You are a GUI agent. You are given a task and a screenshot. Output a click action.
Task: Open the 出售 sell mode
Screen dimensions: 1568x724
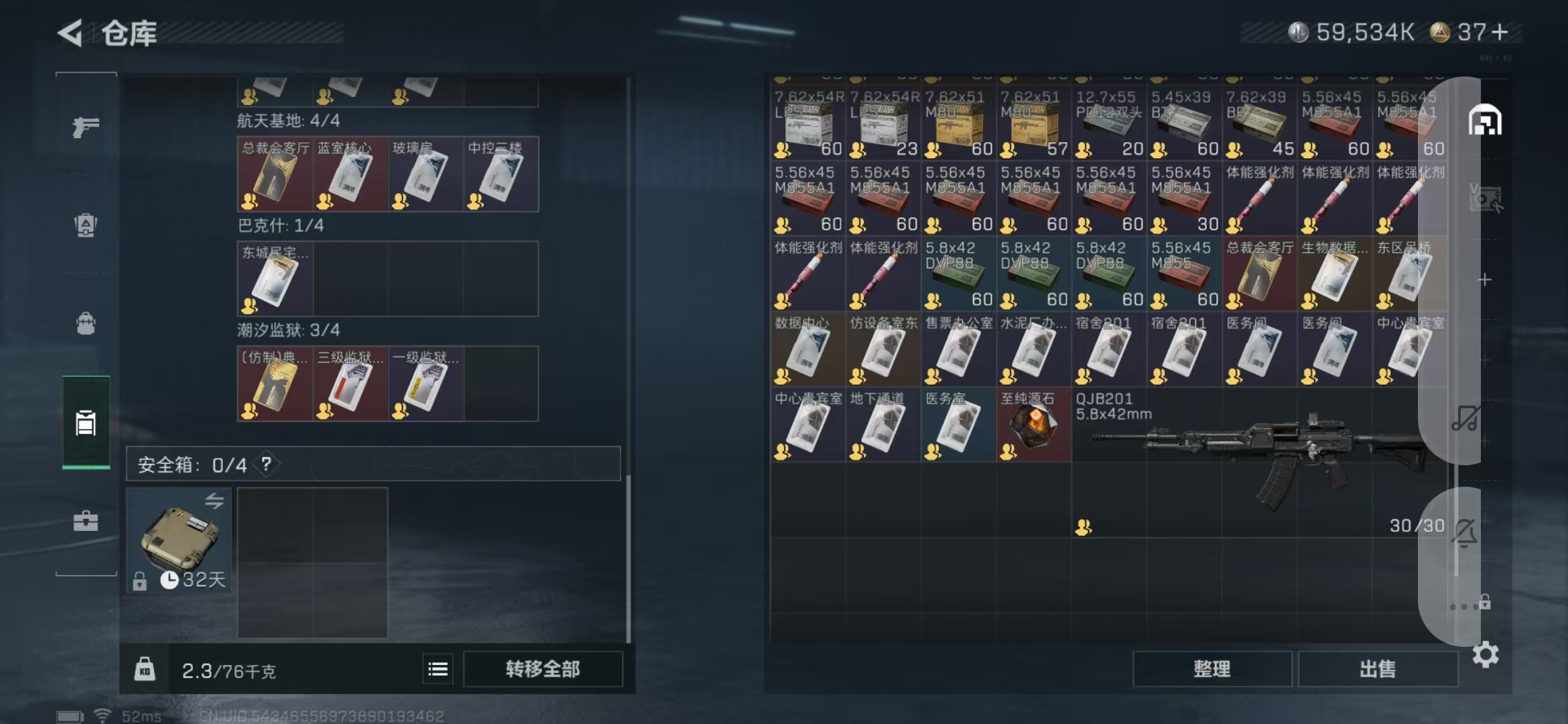coord(1378,669)
